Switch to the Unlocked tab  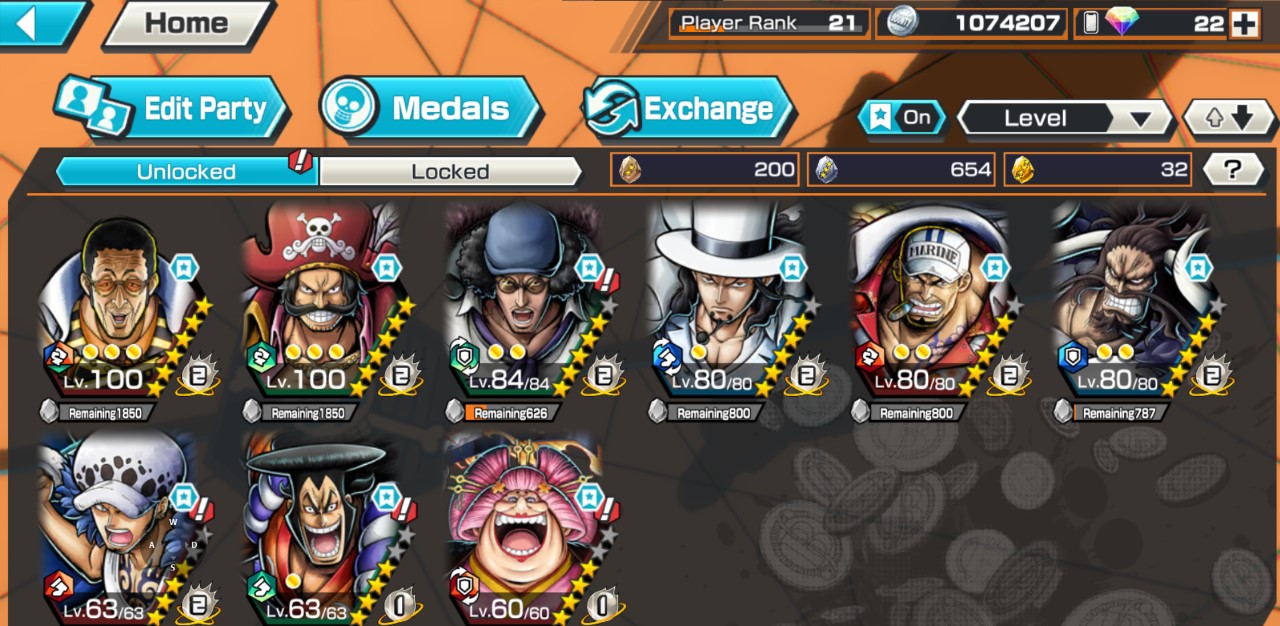(187, 171)
